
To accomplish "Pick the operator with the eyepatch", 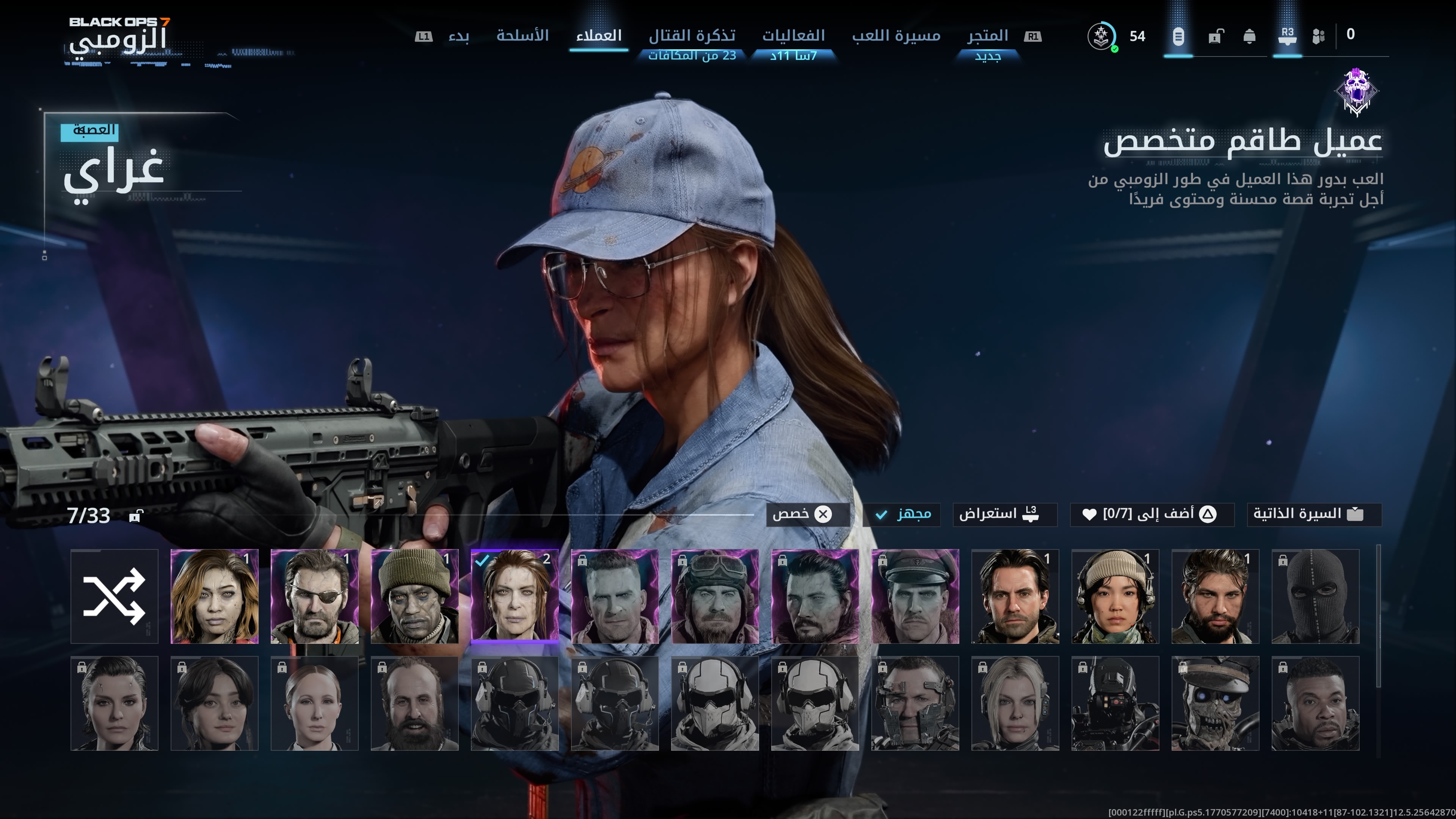I will pos(314,596).
